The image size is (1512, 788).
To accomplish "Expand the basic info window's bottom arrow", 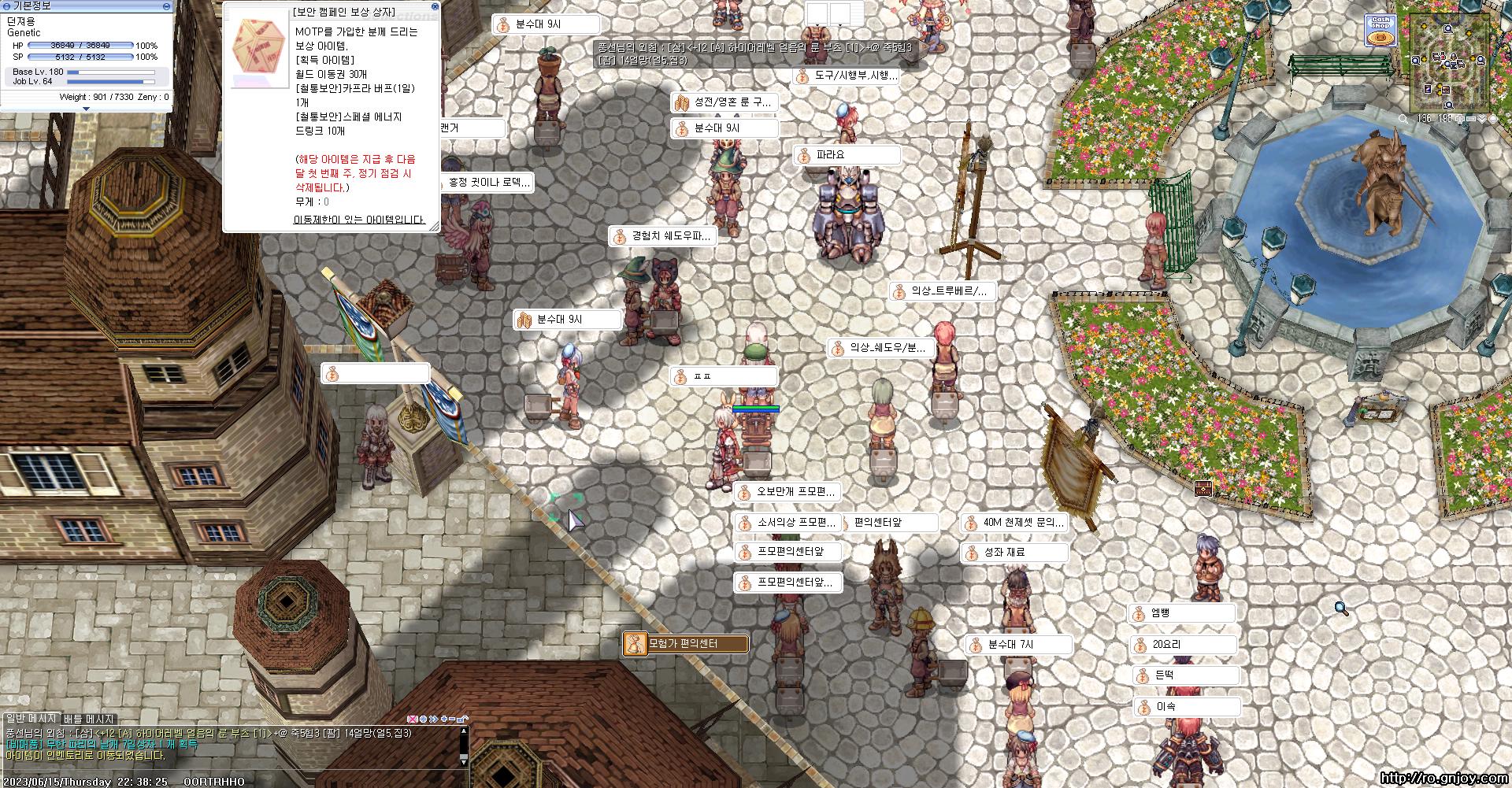I will 85,109.
